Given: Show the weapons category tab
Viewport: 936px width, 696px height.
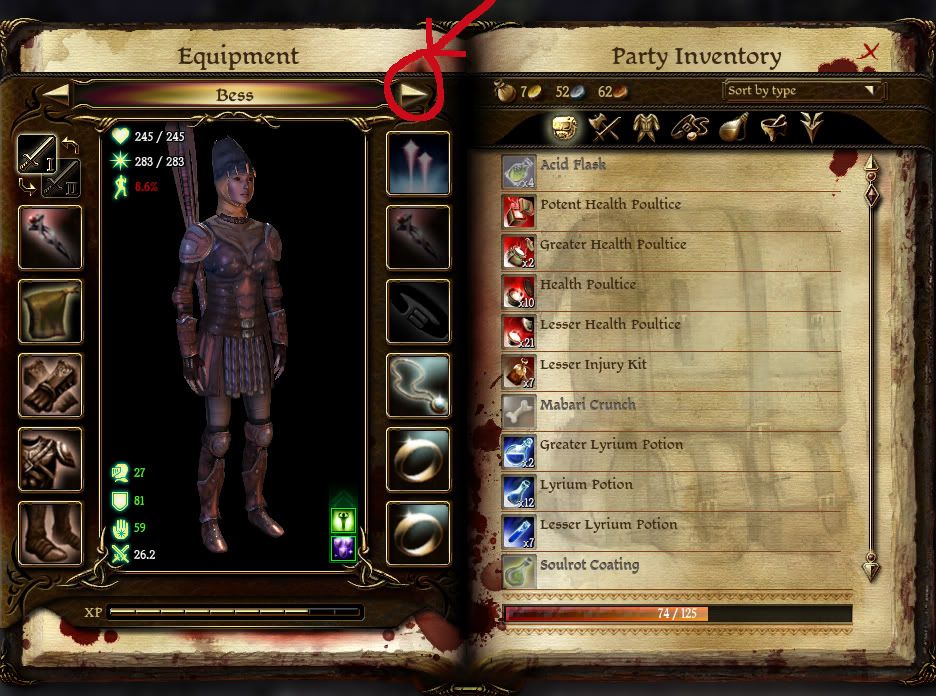Looking at the screenshot, I should tap(606, 127).
